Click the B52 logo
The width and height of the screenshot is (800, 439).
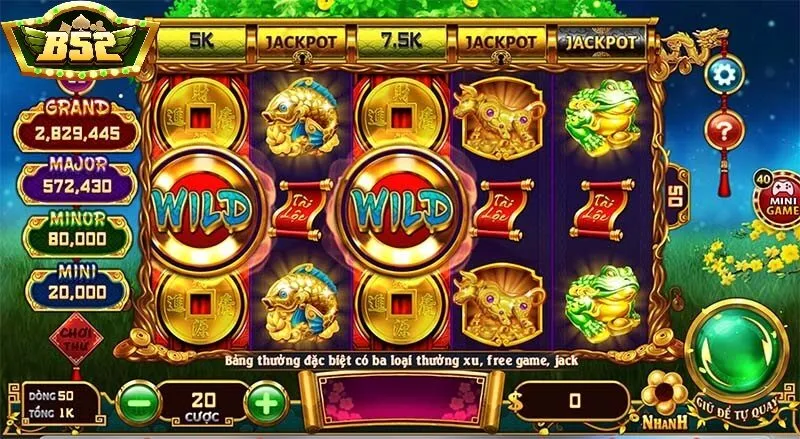(x=76, y=45)
